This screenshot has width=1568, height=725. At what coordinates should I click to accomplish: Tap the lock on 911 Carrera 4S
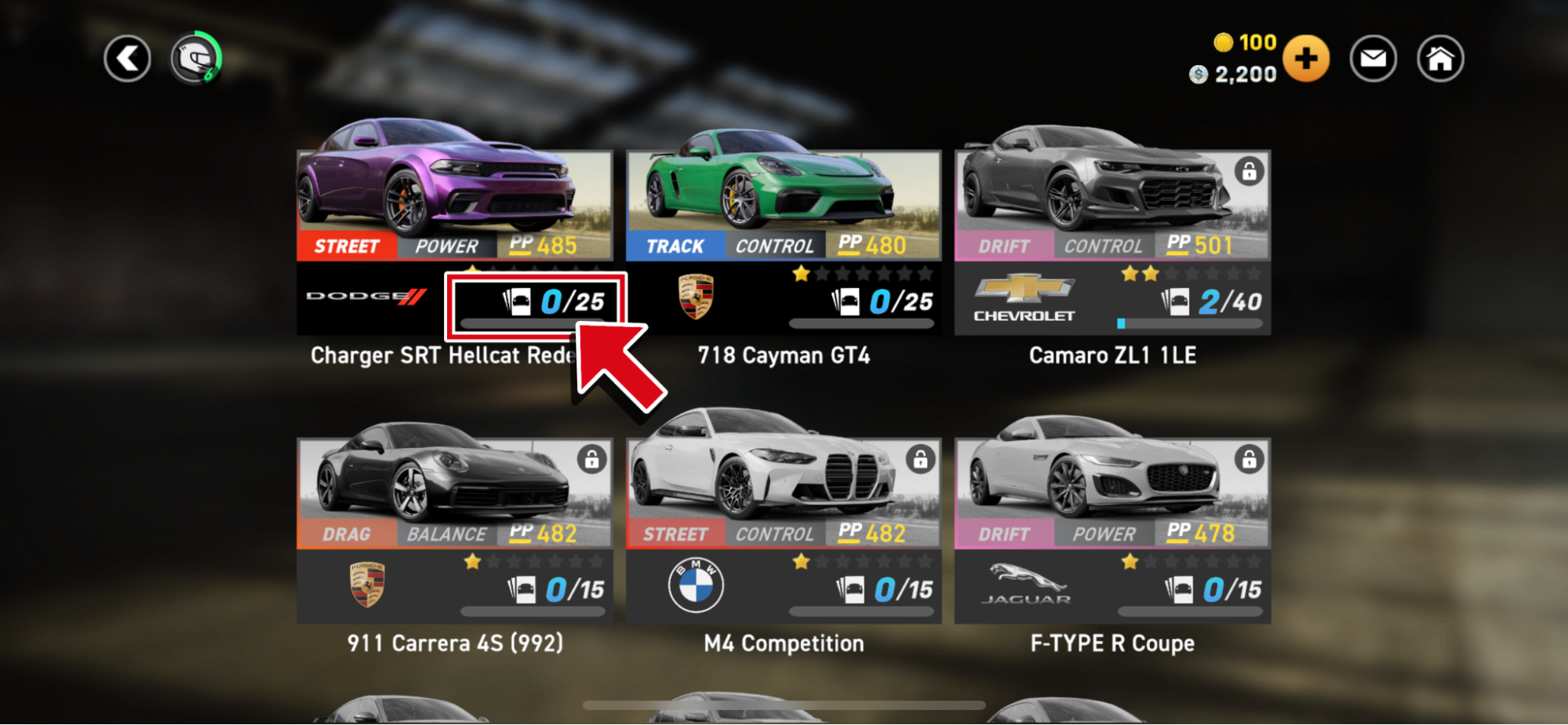[592, 457]
